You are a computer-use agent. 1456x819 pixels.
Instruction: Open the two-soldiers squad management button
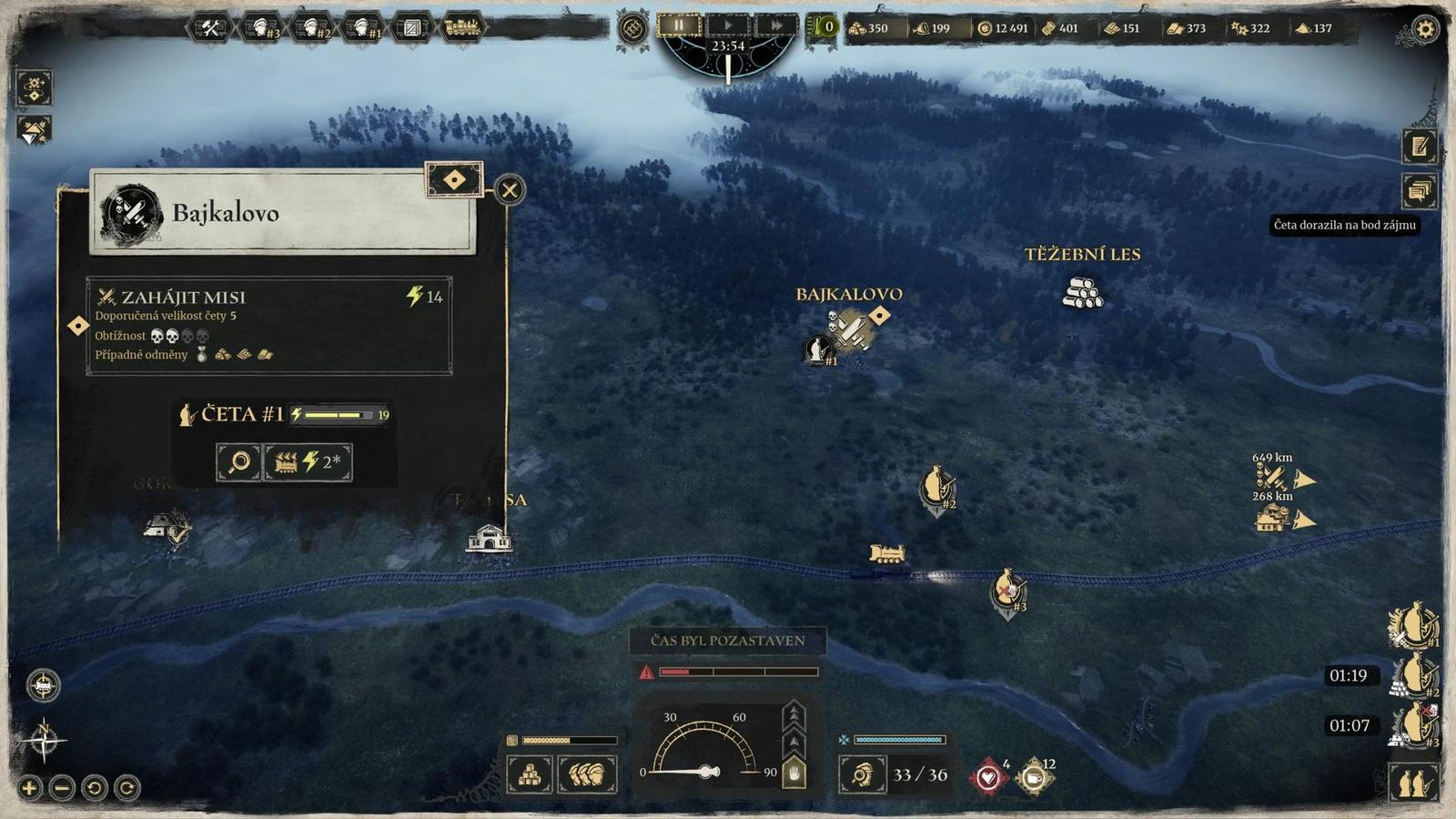click(1413, 782)
